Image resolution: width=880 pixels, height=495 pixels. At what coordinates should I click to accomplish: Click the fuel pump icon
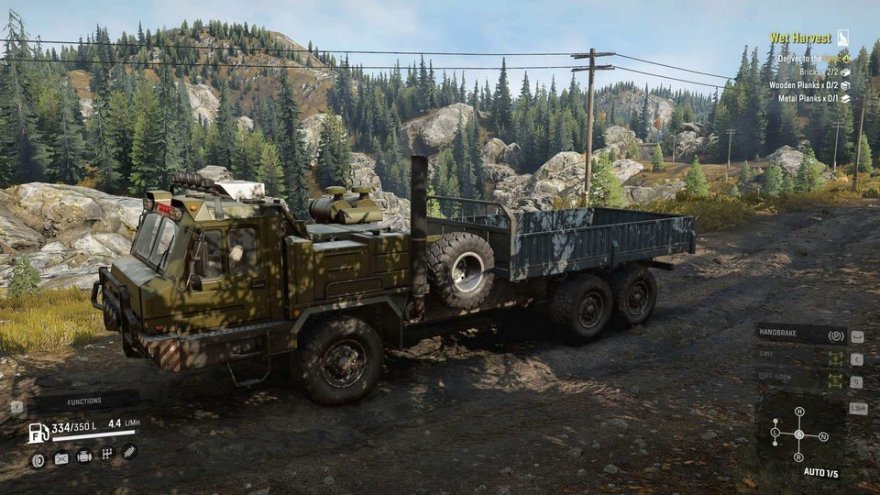click(38, 432)
